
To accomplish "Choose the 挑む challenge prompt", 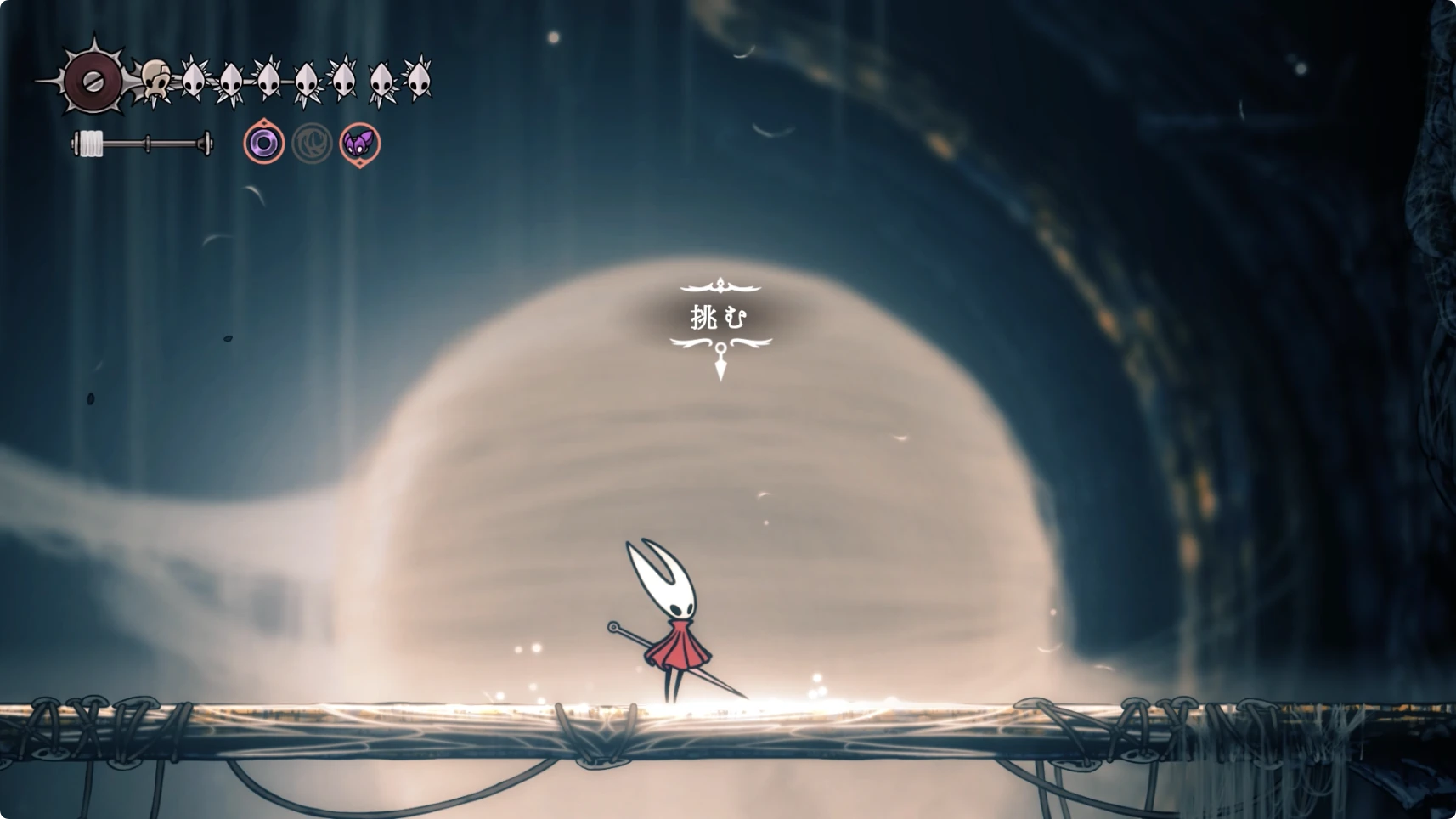I will pos(719,318).
